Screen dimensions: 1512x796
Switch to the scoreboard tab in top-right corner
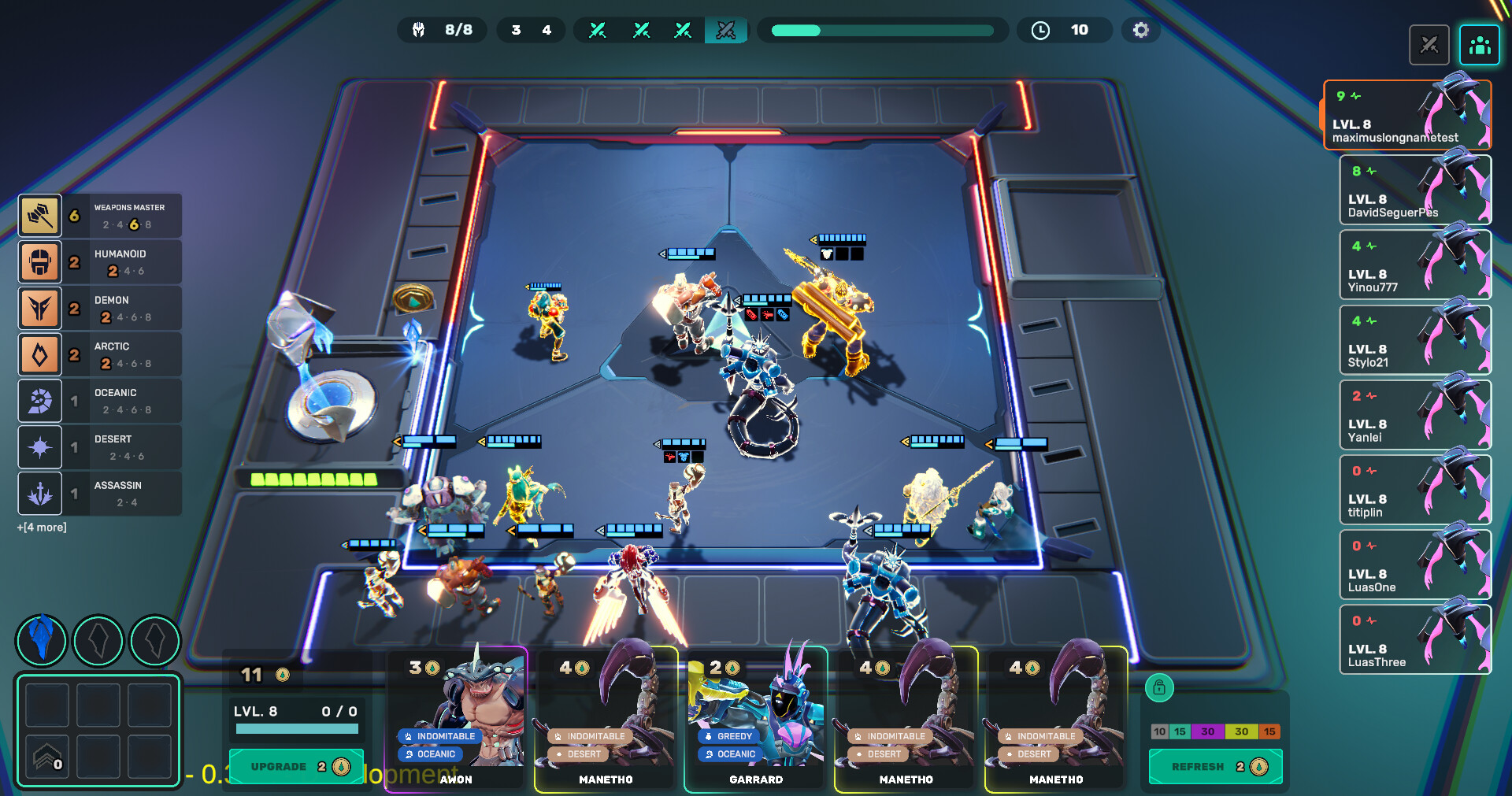tap(1480, 45)
